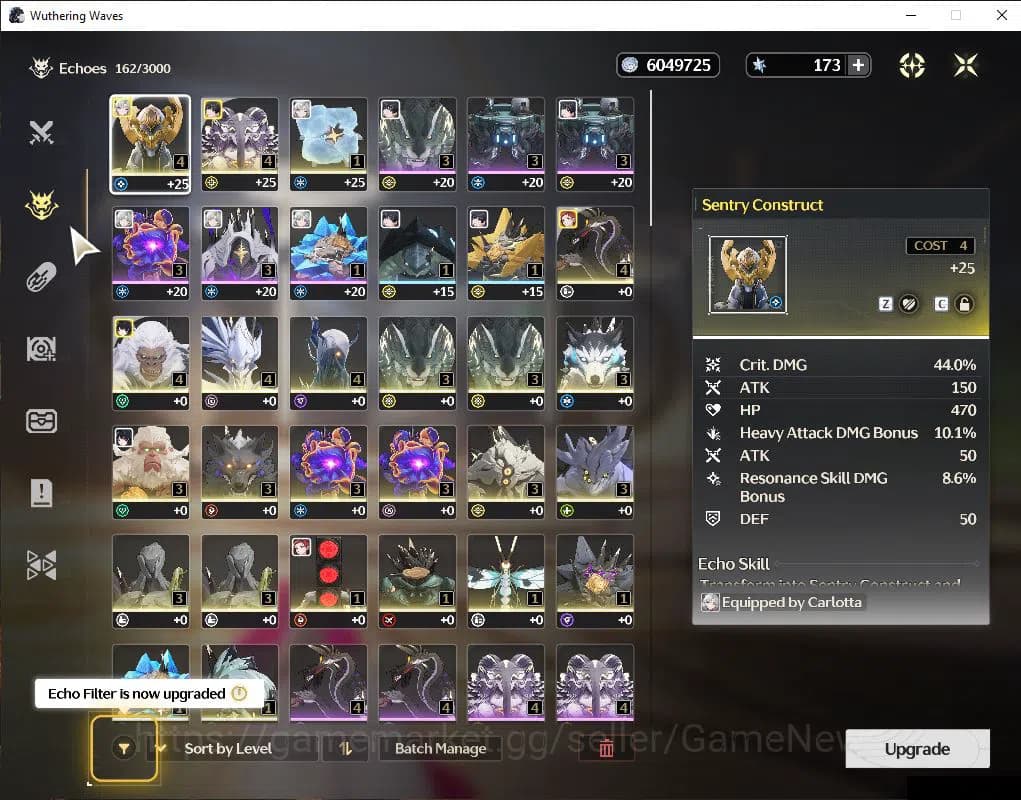Close the inventory with the four-point X

pyautogui.click(x=966, y=65)
